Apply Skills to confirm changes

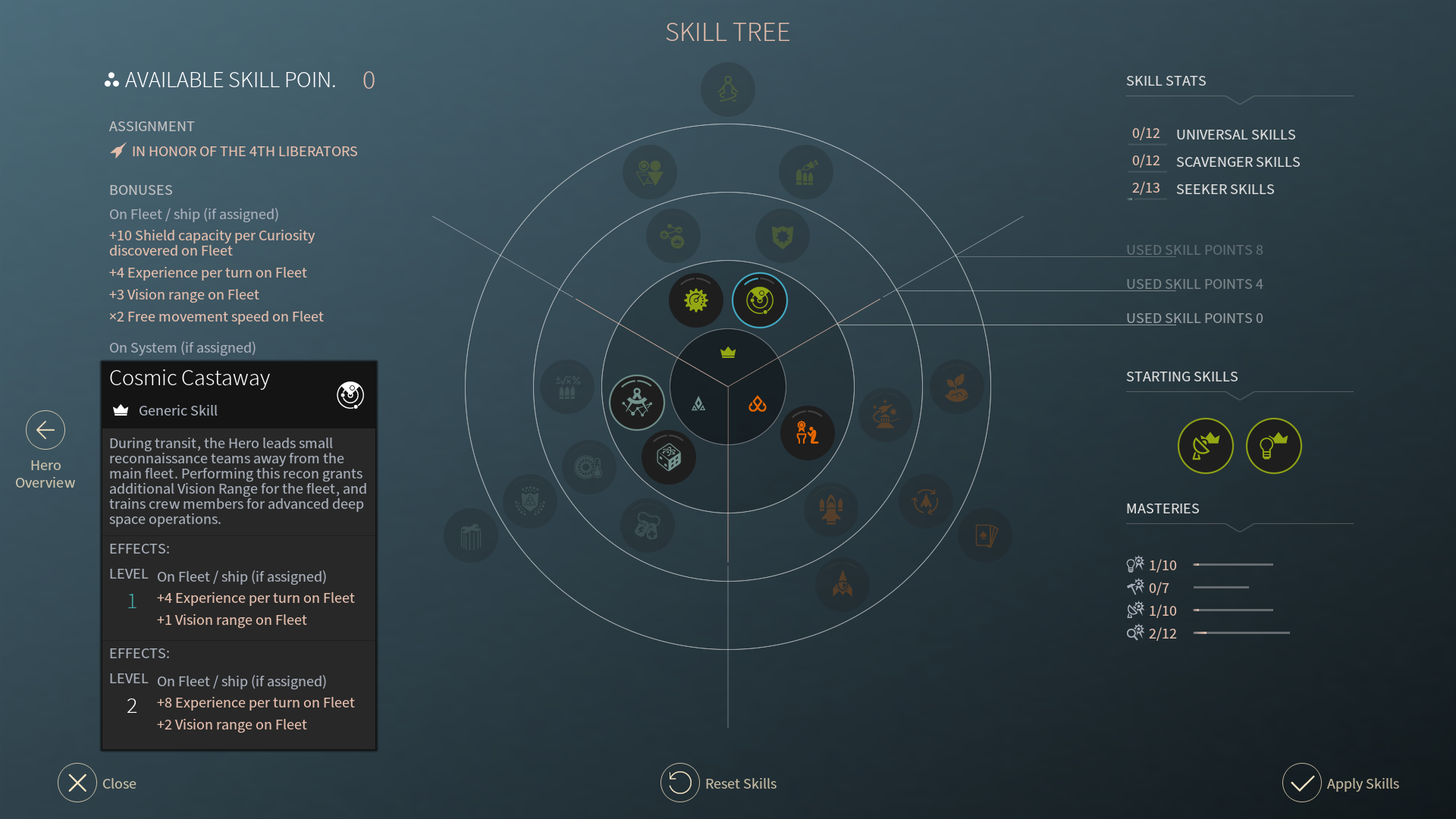(1302, 783)
